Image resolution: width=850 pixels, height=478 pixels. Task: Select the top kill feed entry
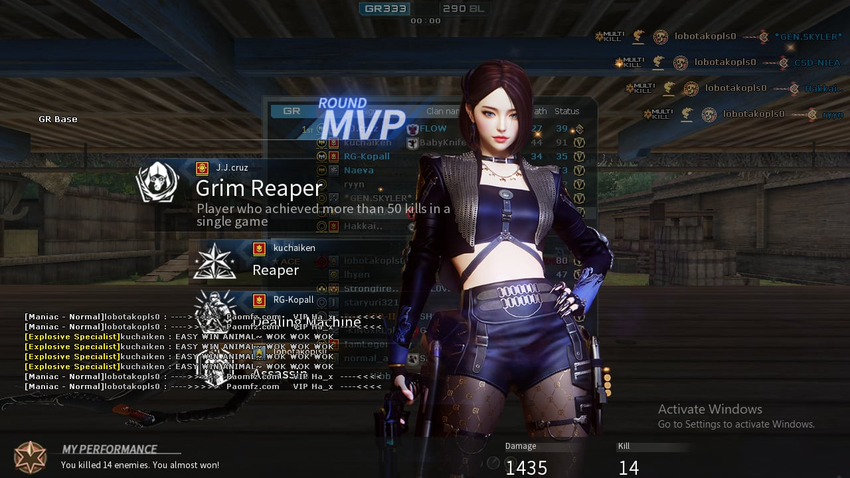pyautogui.click(x=718, y=37)
